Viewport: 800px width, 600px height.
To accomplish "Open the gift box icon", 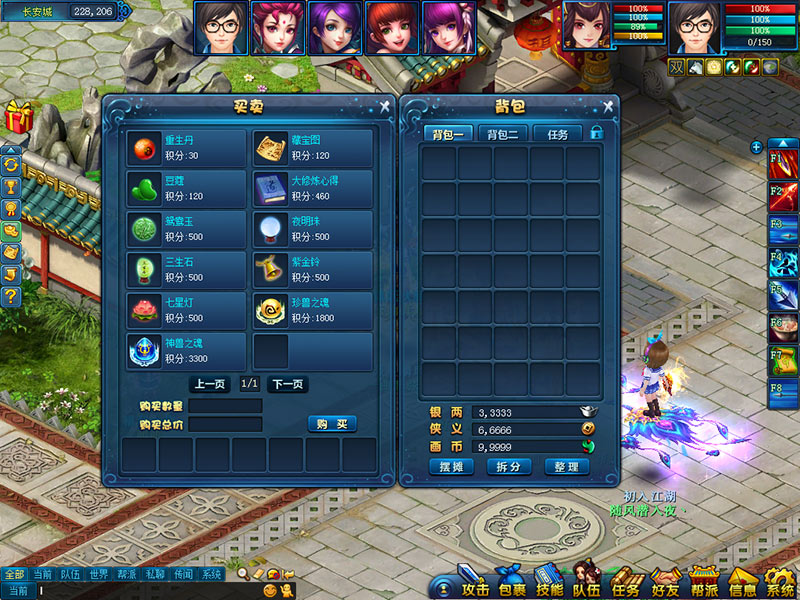I will click(17, 117).
